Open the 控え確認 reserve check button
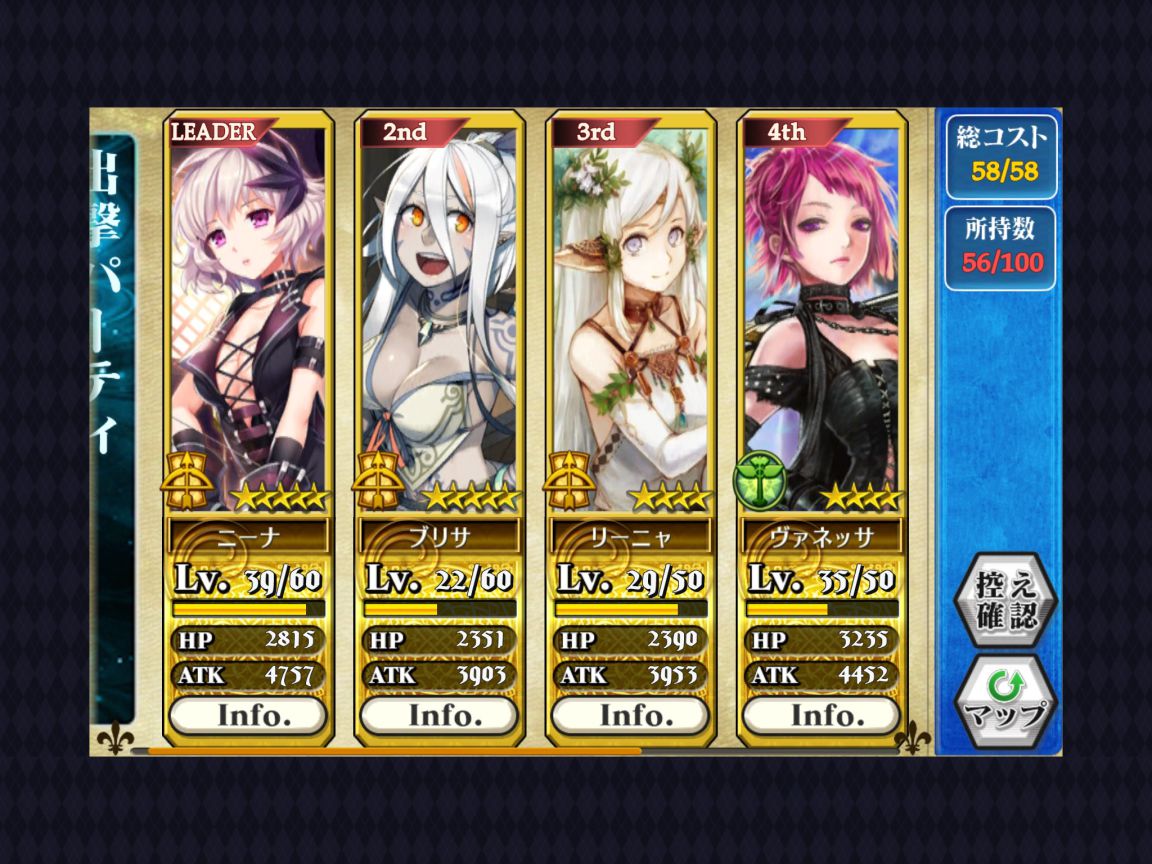The width and height of the screenshot is (1152, 864). click(x=1003, y=601)
